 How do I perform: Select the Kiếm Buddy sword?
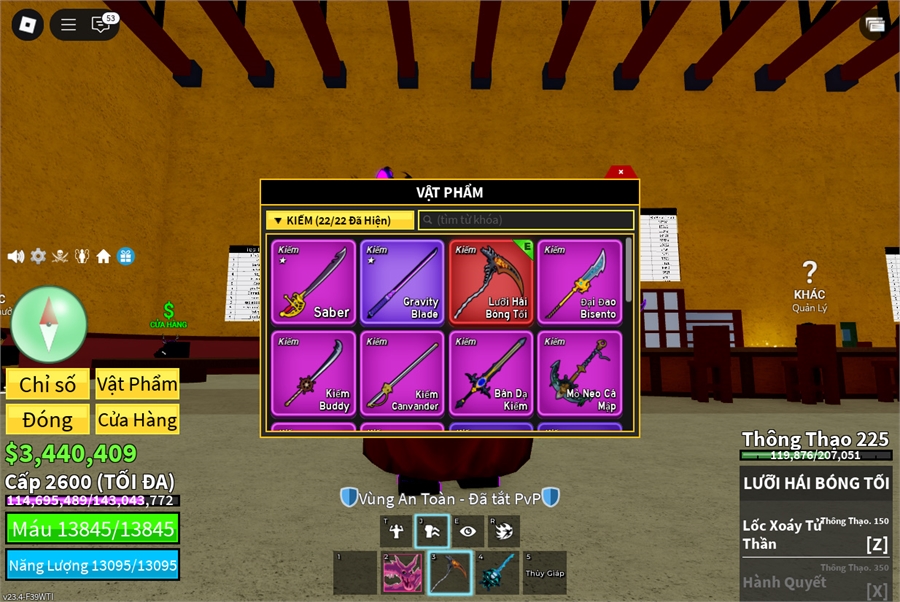click(313, 373)
